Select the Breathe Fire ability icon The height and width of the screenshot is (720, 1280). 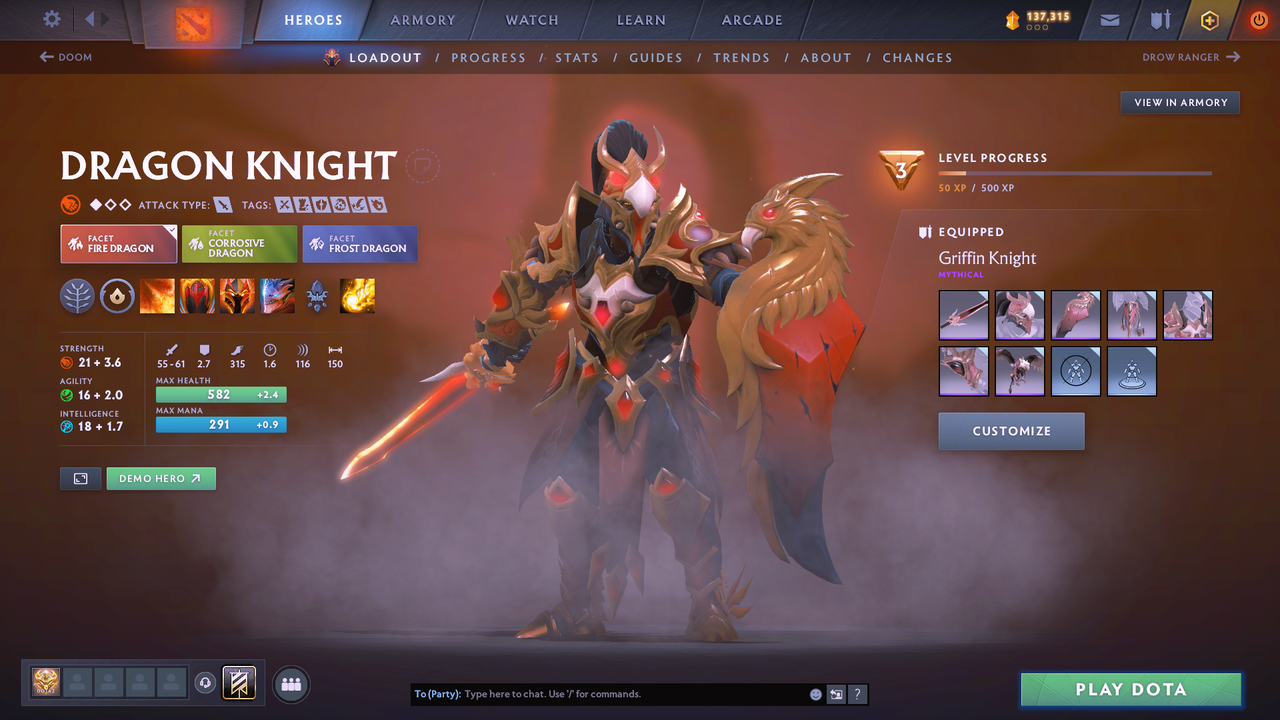[x=157, y=296]
